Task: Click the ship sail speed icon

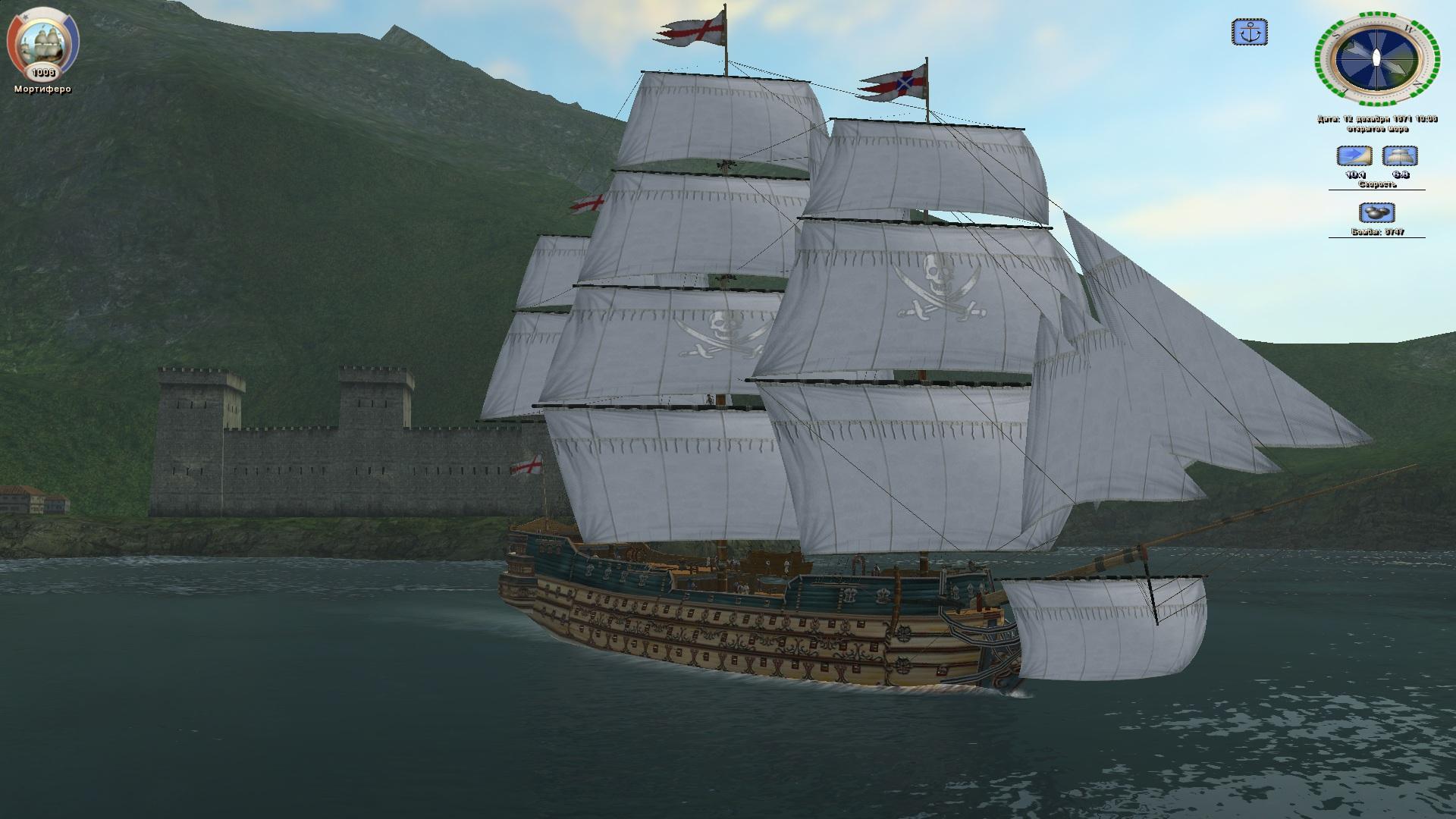Action: click(1400, 156)
